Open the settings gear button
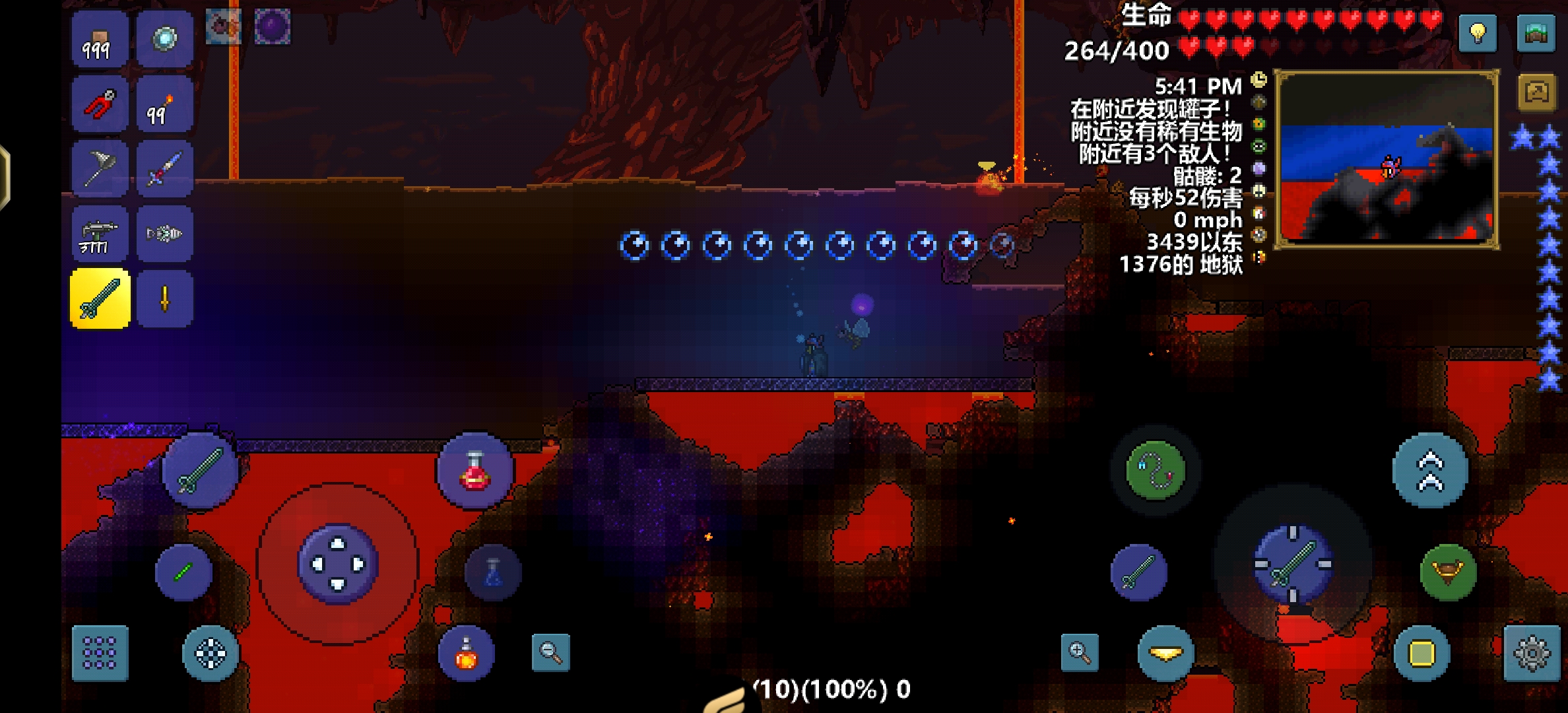Viewport: 1568px width, 713px height. pos(1532,653)
